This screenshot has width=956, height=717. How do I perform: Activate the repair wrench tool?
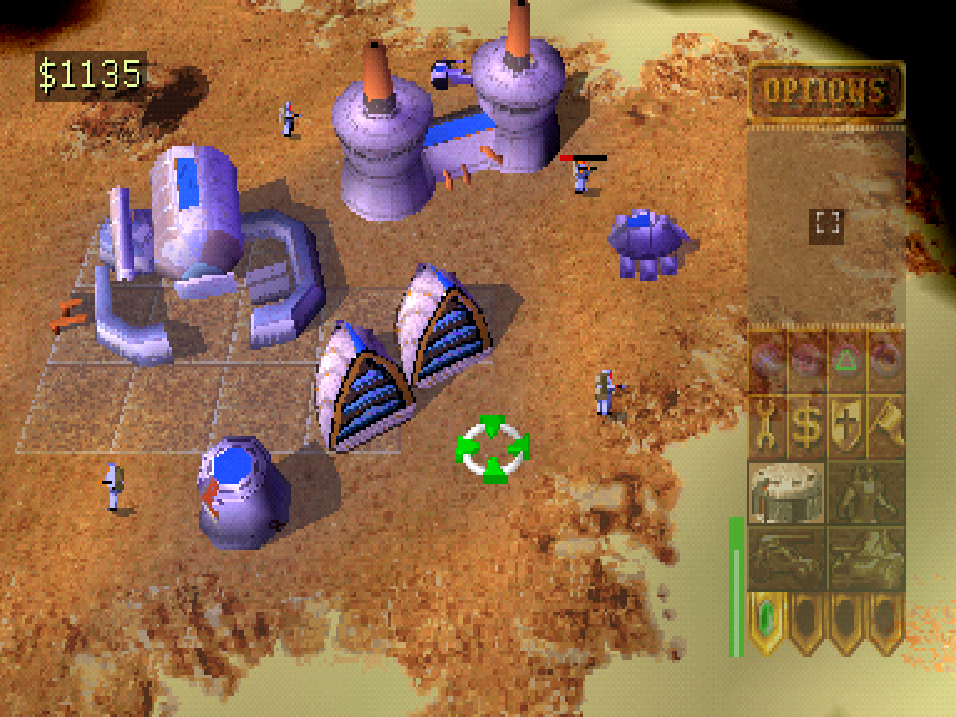point(767,426)
